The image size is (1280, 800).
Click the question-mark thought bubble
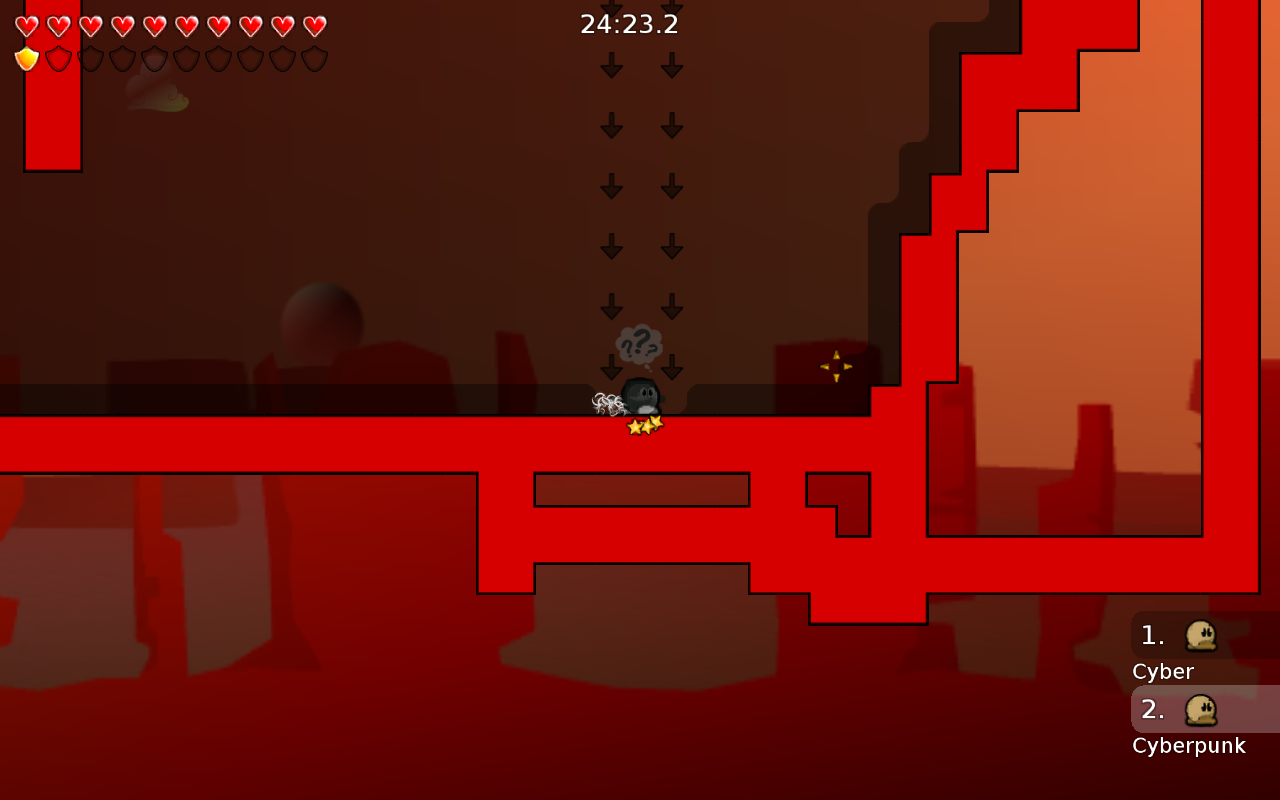[x=637, y=343]
